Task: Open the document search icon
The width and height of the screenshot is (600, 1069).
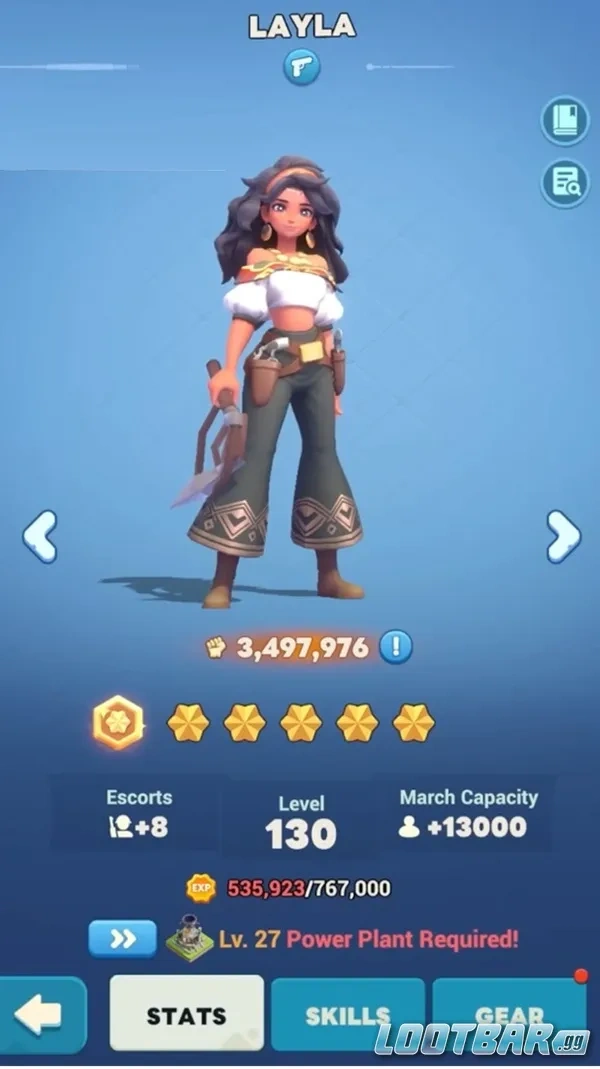Action: pyautogui.click(x=565, y=183)
